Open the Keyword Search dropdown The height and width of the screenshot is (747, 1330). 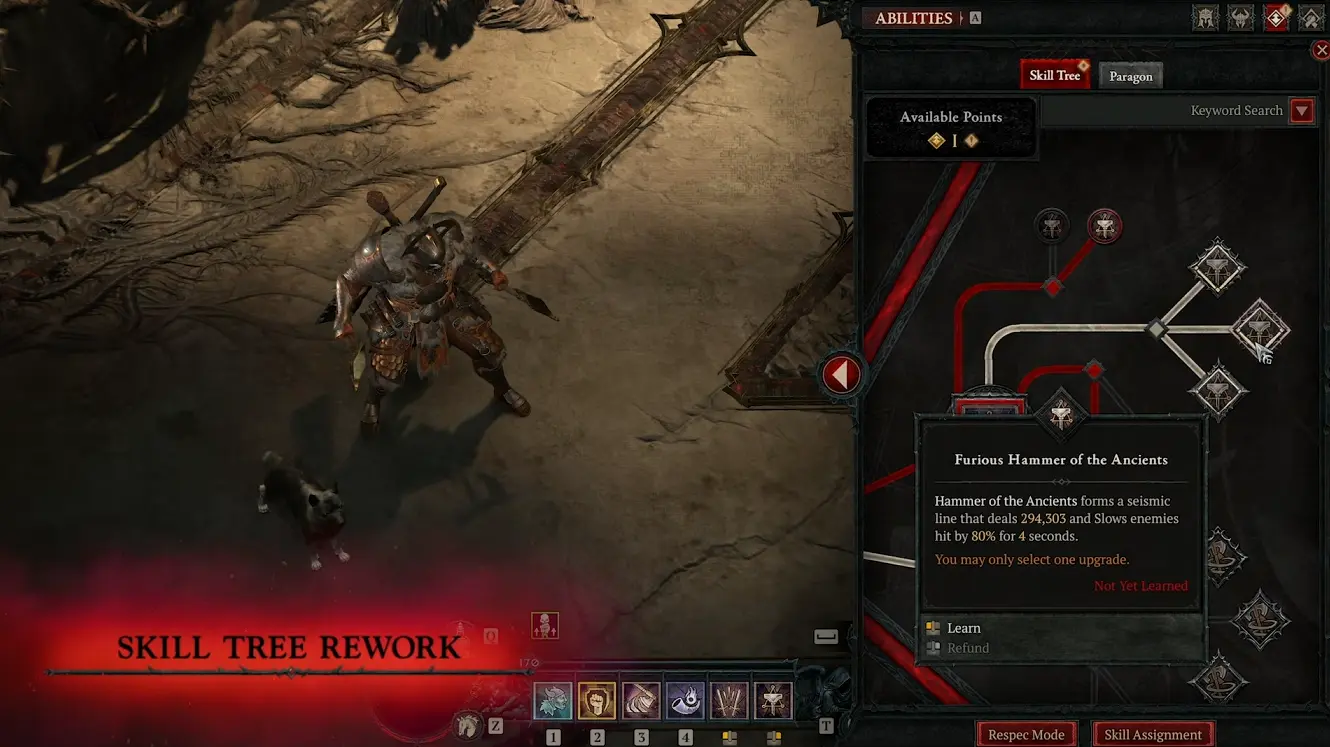click(1301, 110)
